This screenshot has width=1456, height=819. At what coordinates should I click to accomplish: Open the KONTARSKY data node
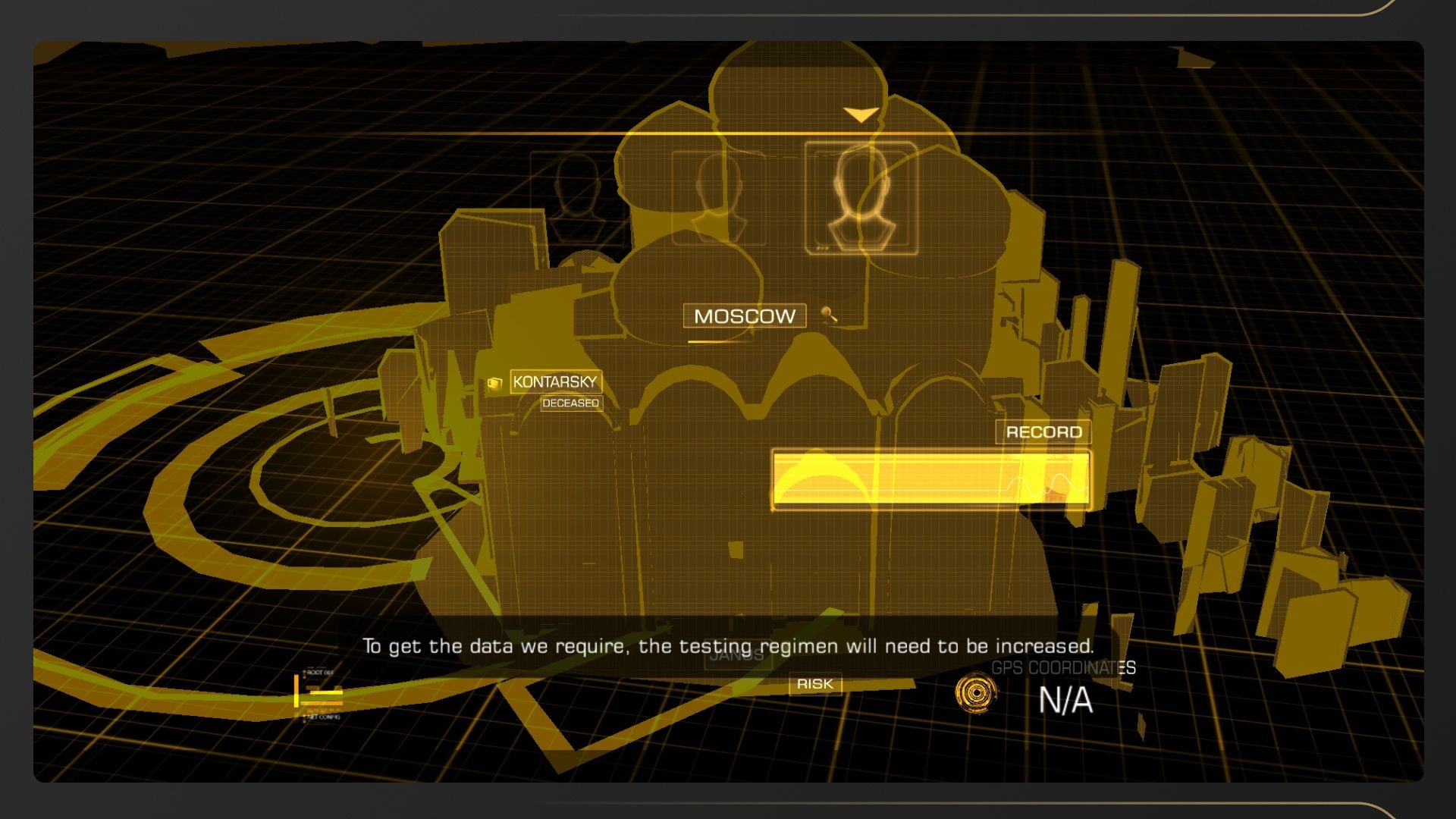point(555,381)
